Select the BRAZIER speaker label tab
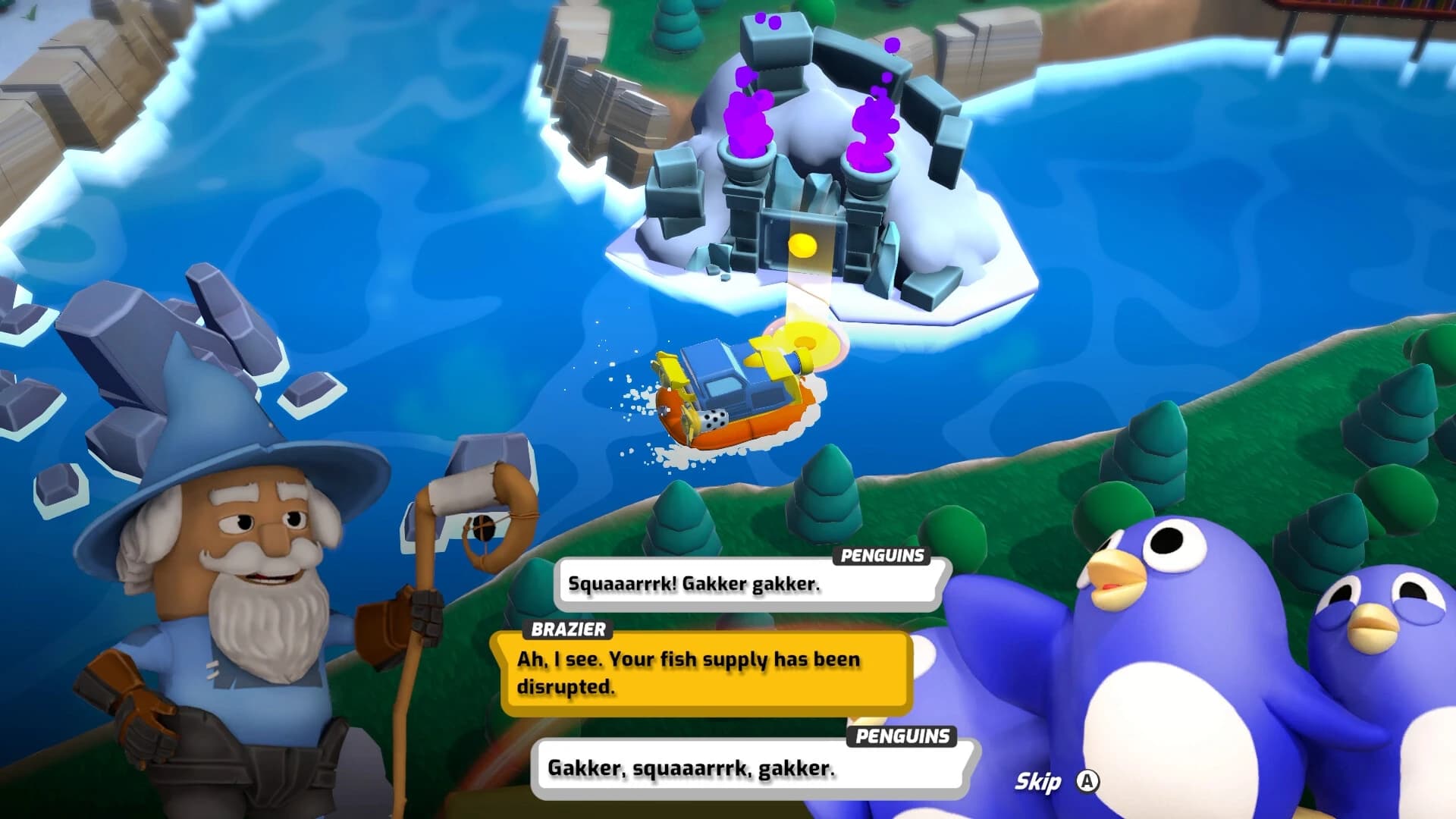This screenshot has width=1456, height=819. click(566, 629)
